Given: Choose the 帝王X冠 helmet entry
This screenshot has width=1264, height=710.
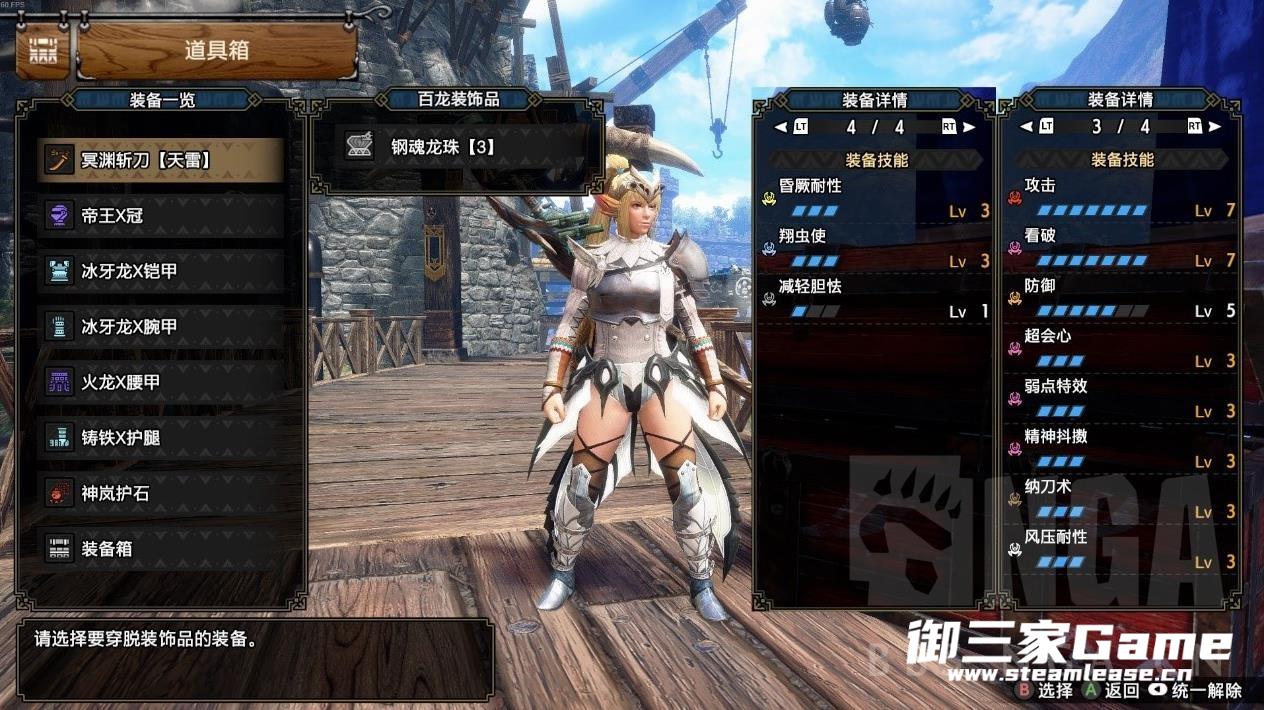Looking at the screenshot, I should pyautogui.click(x=160, y=216).
